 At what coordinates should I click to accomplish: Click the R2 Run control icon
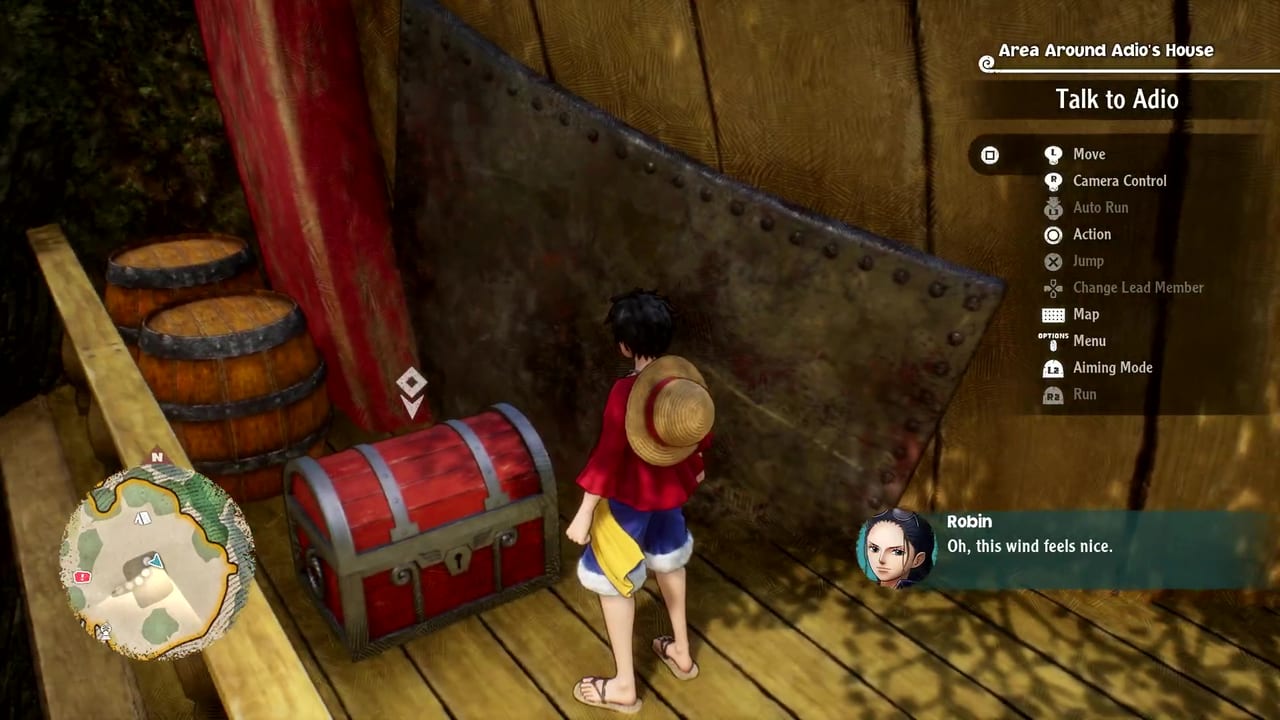[1053, 394]
